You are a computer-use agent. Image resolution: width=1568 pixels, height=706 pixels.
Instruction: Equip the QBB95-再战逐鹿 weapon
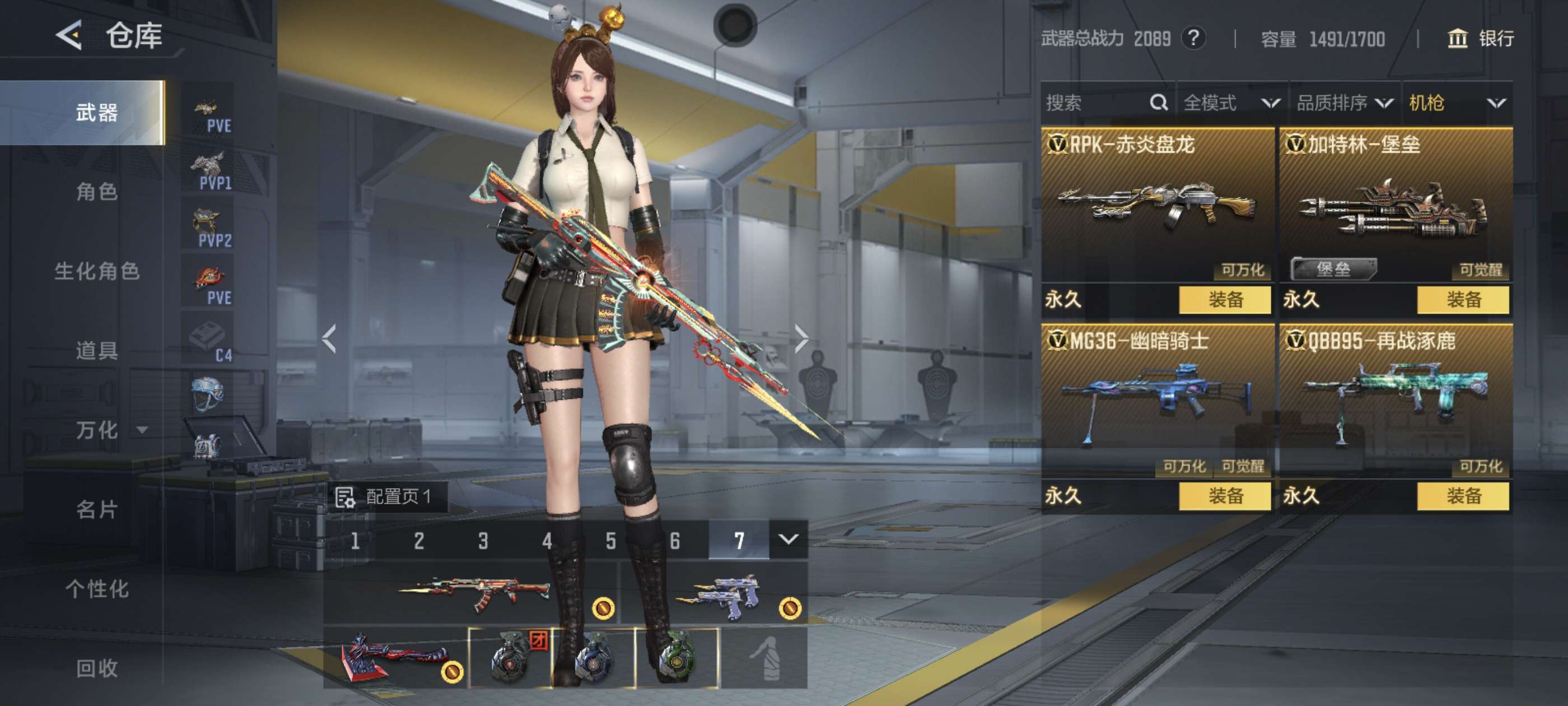(1463, 496)
